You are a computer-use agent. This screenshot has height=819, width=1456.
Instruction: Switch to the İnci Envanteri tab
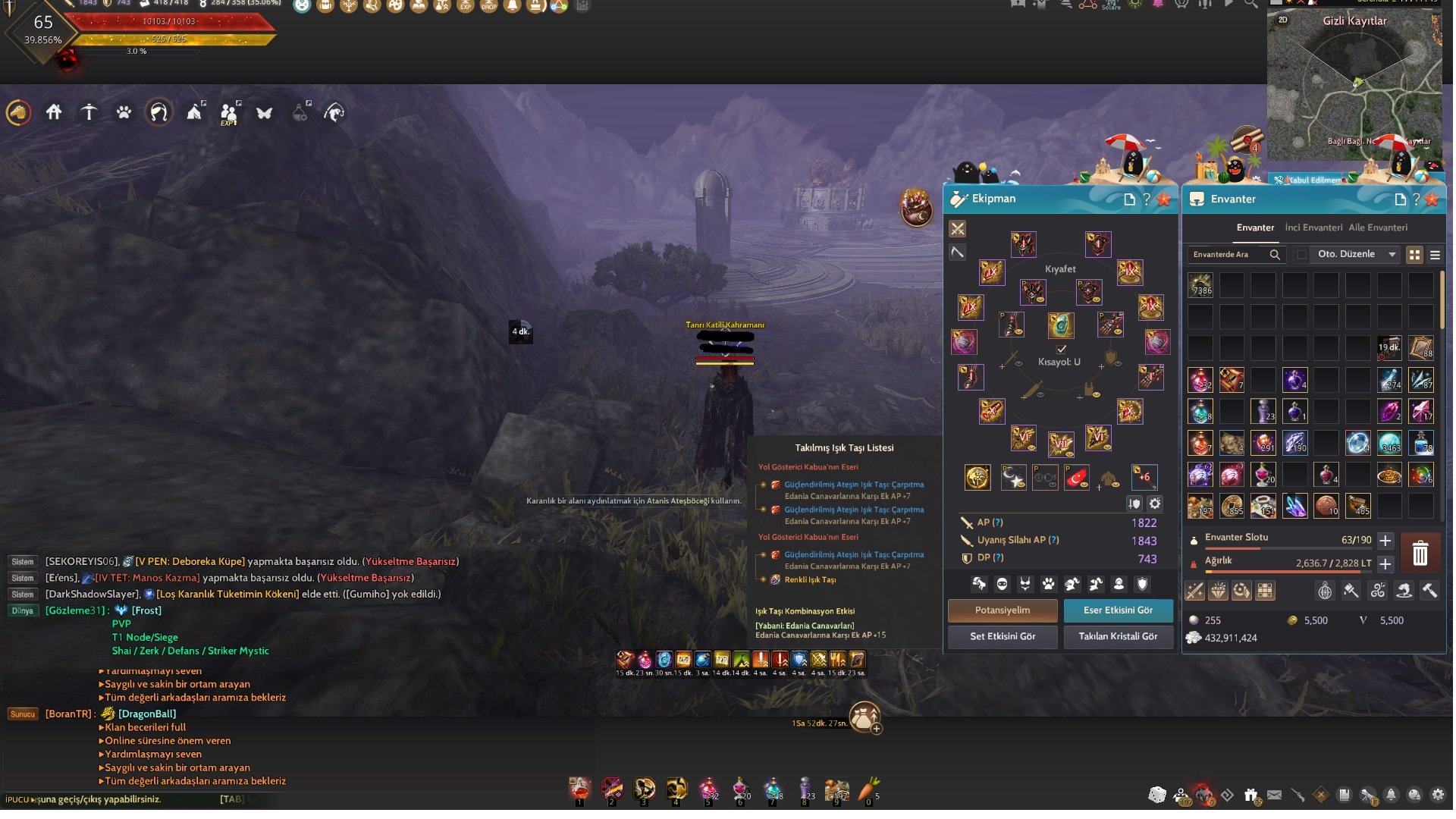coord(1313,227)
